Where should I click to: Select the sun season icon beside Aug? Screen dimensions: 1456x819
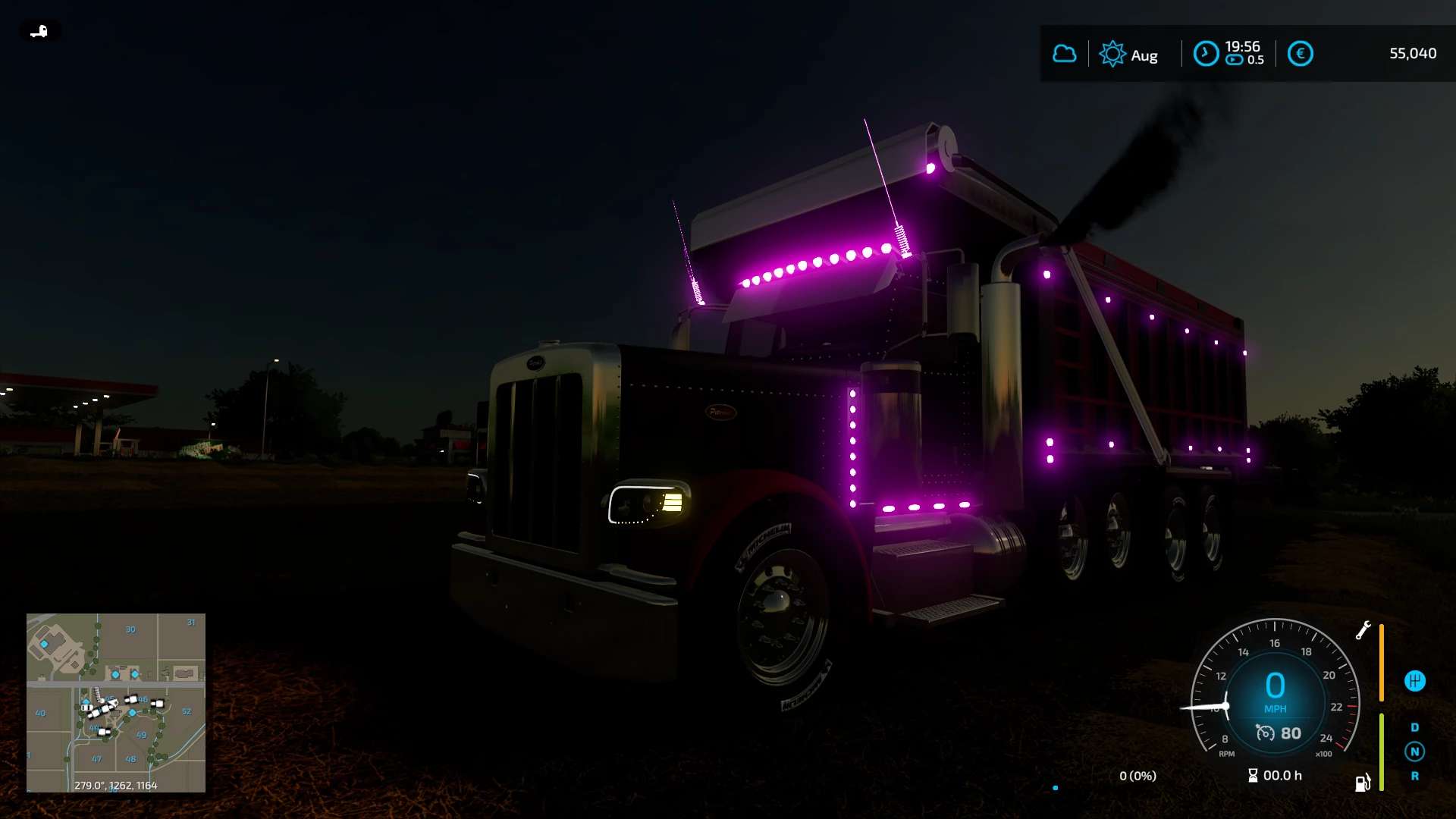tap(1112, 54)
